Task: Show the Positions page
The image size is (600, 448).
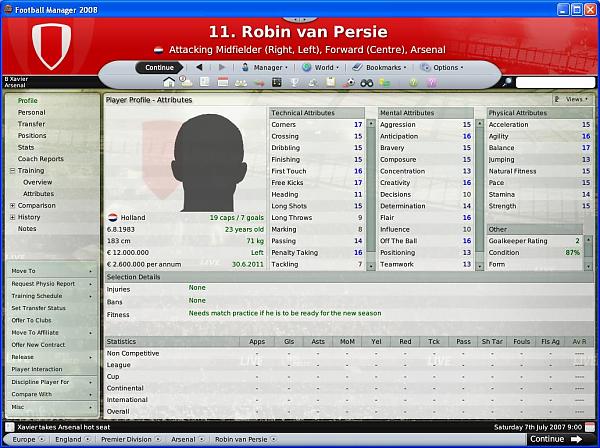Action: (x=32, y=136)
